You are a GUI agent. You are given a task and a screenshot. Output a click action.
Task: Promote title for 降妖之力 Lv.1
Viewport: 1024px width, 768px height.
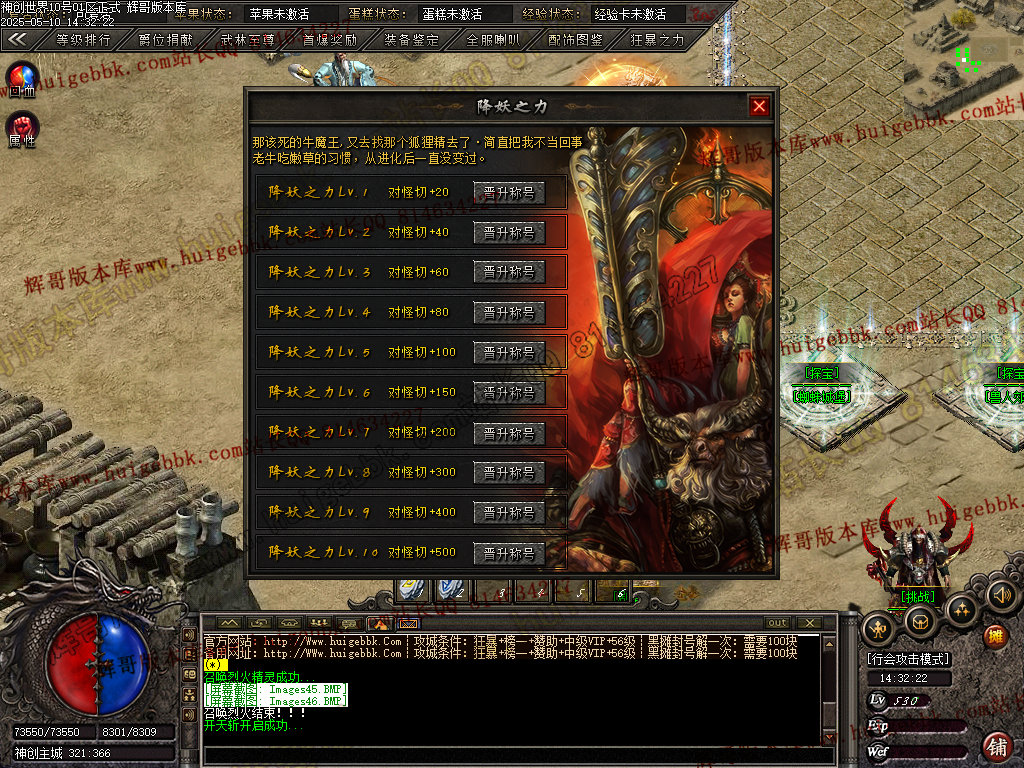pos(509,192)
